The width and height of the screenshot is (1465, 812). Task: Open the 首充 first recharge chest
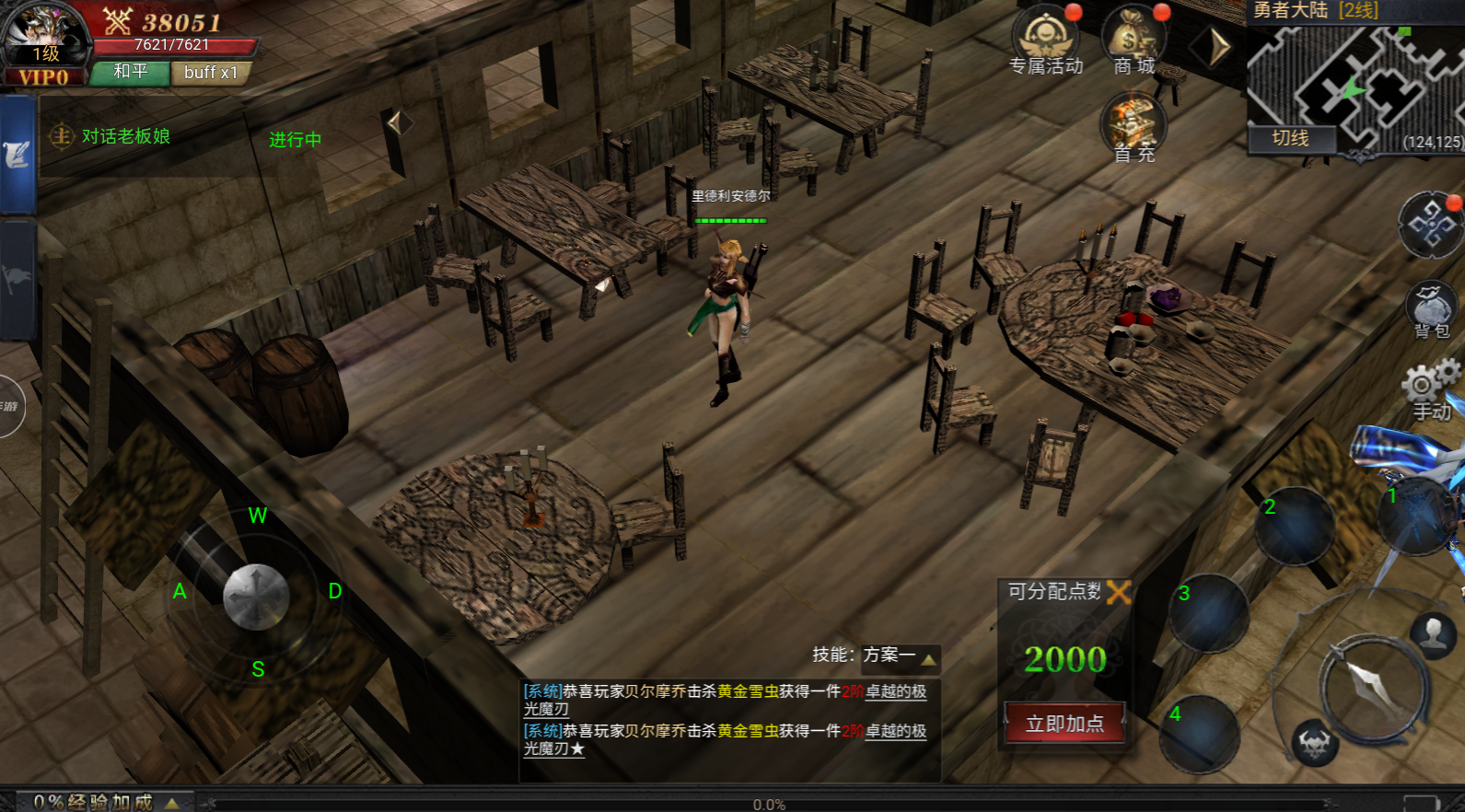tap(1133, 124)
